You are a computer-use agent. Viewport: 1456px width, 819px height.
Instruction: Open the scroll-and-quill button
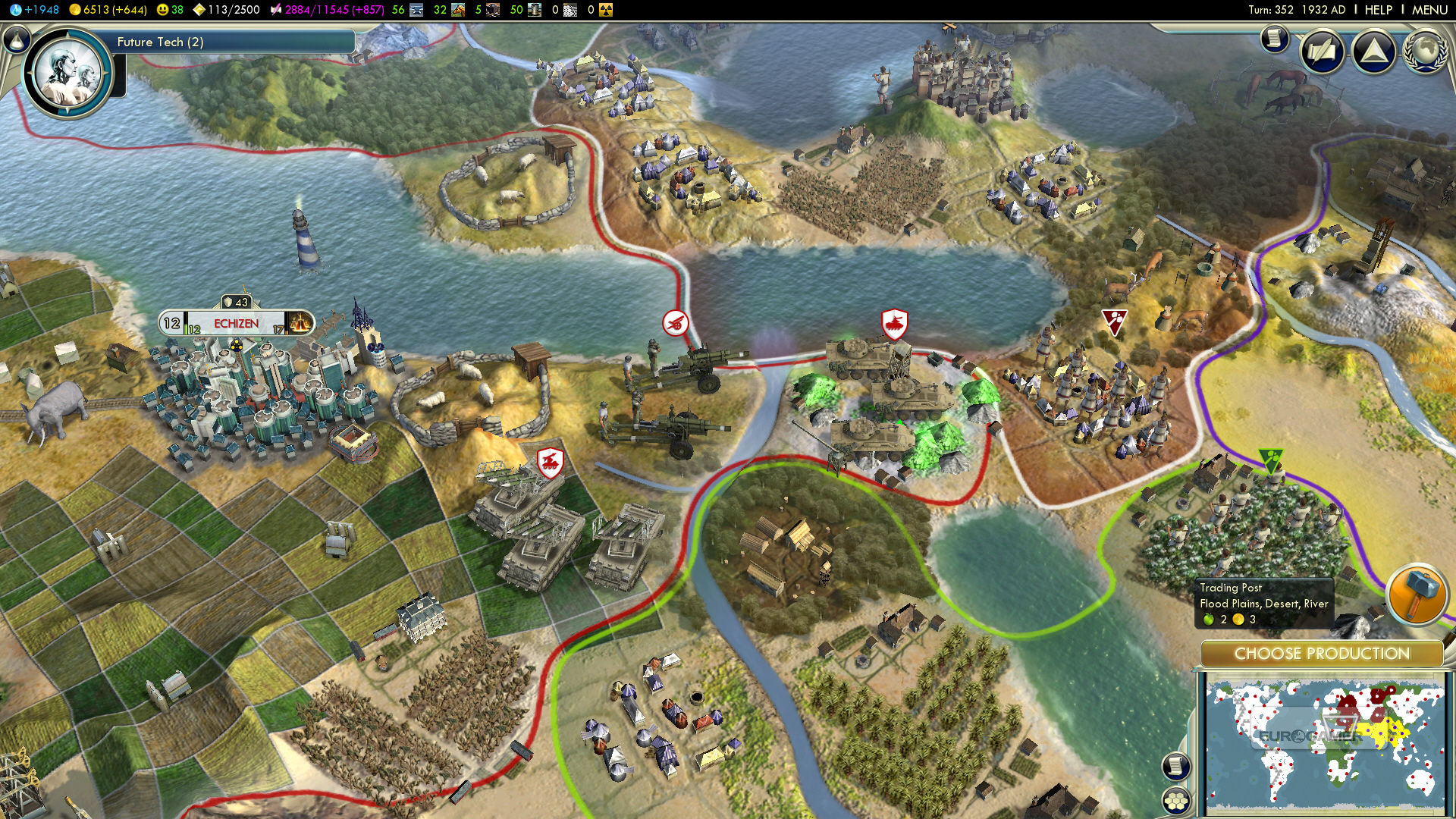pos(1322,52)
